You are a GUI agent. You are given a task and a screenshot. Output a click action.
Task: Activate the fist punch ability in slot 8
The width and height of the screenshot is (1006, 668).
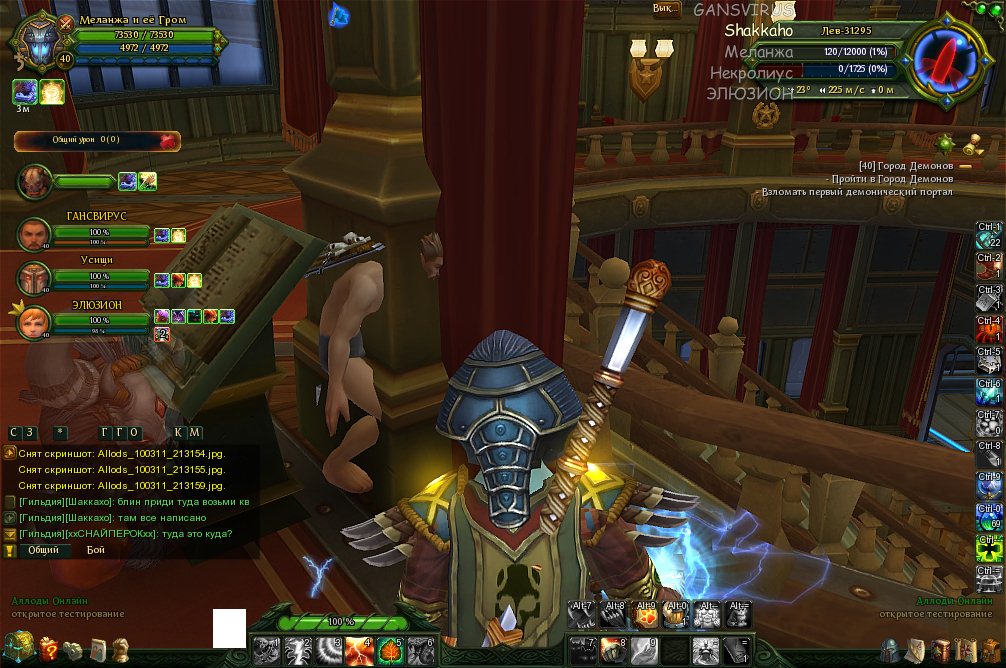click(613, 651)
